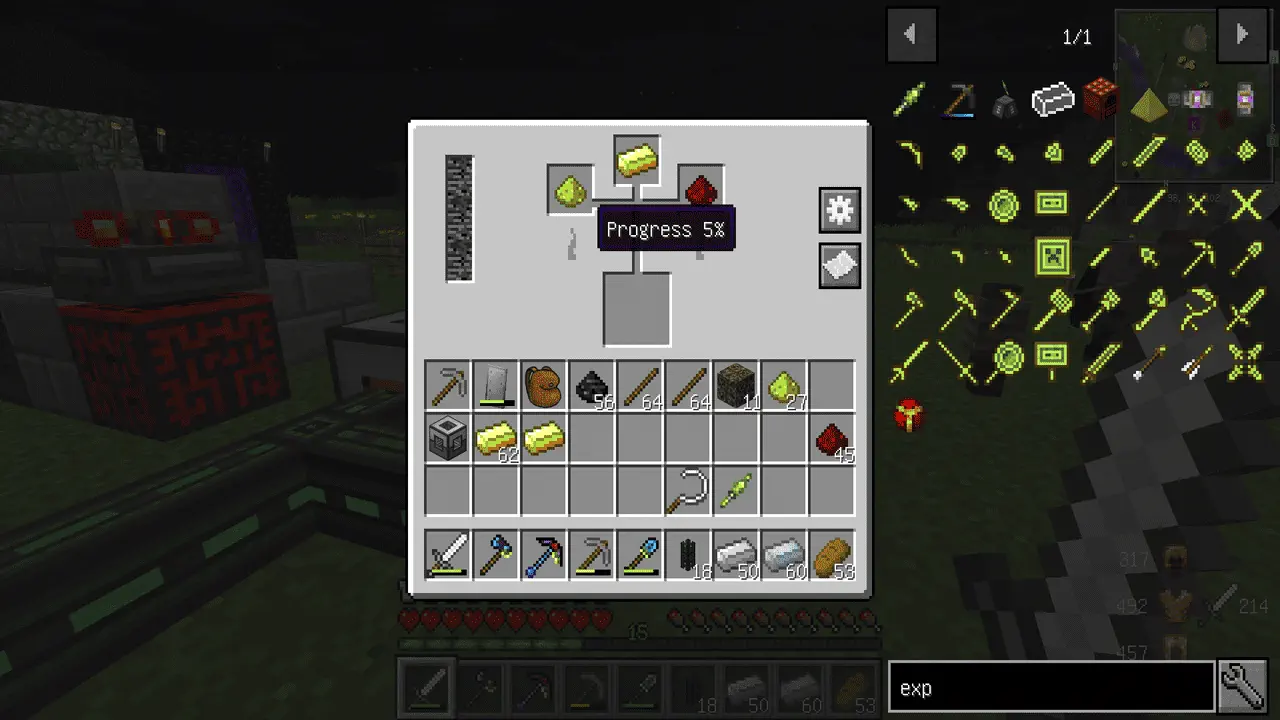Go to the previous item list page
This screenshot has width=1280, height=720.
911,35
